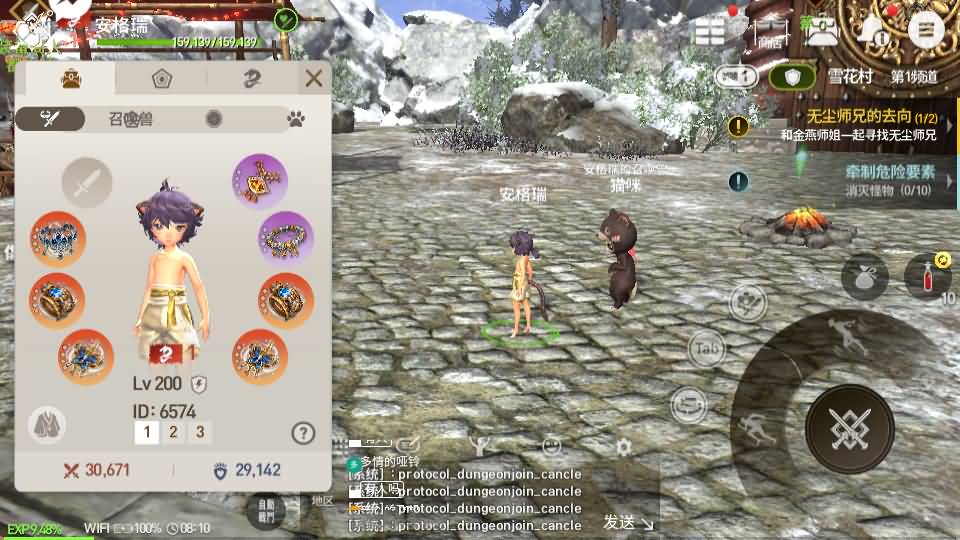Choose equipment preset 3
Viewport: 960px width, 540px height.
coord(200,432)
